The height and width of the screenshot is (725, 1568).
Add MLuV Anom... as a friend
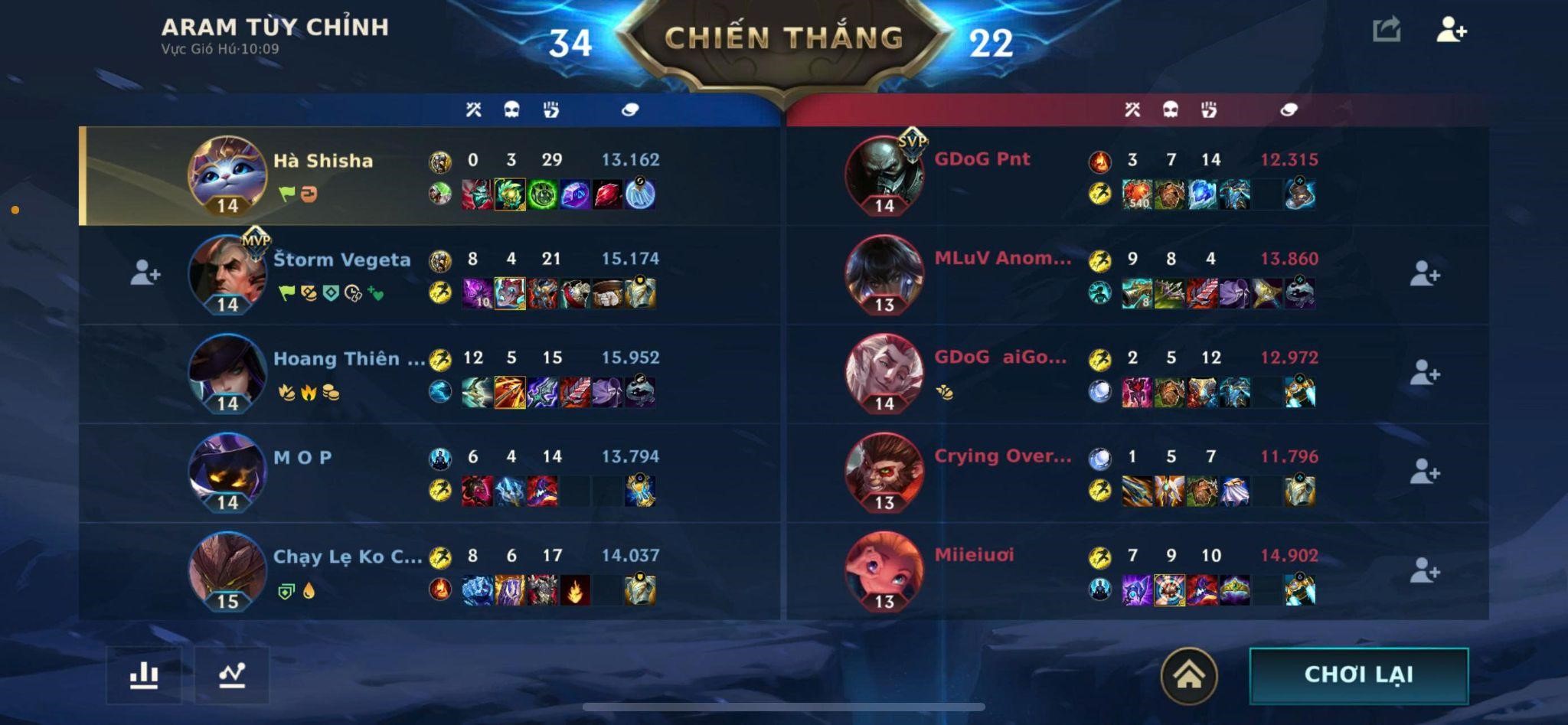point(1424,274)
